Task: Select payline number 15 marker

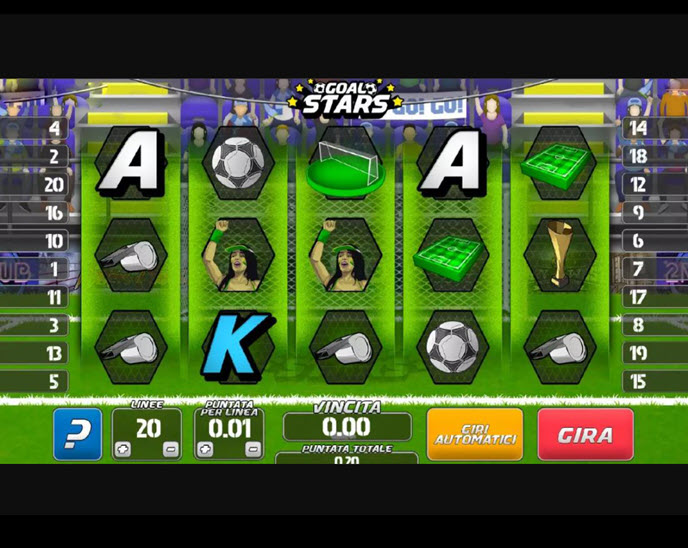Action: [x=638, y=381]
